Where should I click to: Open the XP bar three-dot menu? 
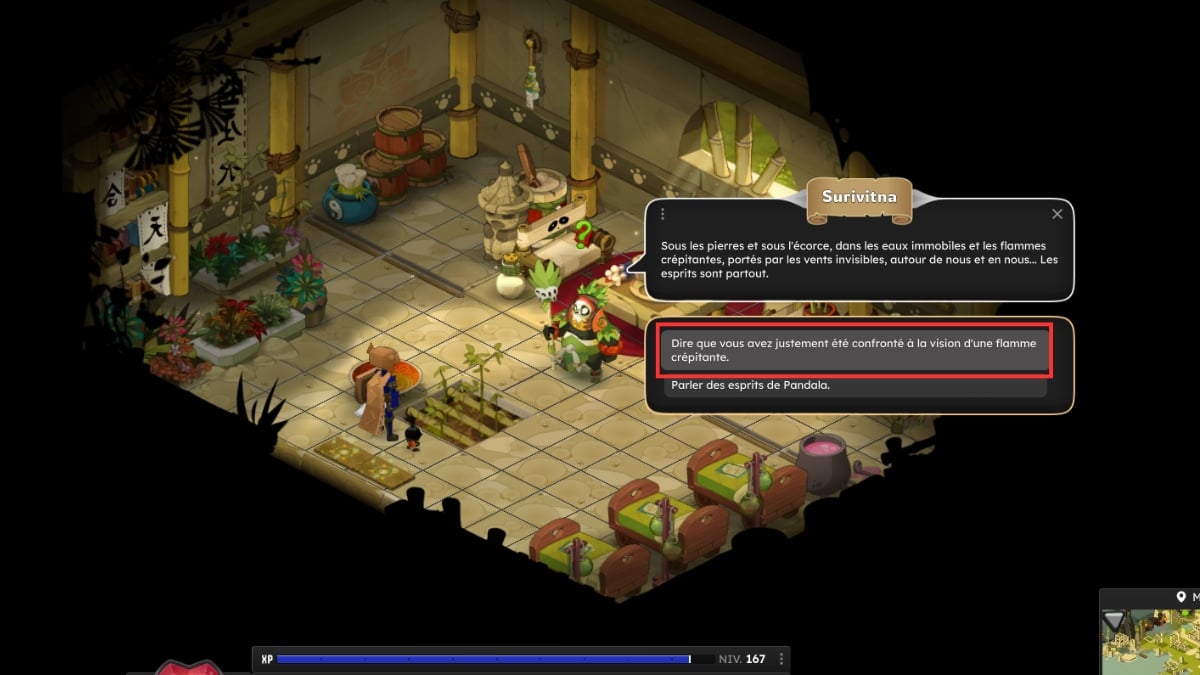pos(782,659)
